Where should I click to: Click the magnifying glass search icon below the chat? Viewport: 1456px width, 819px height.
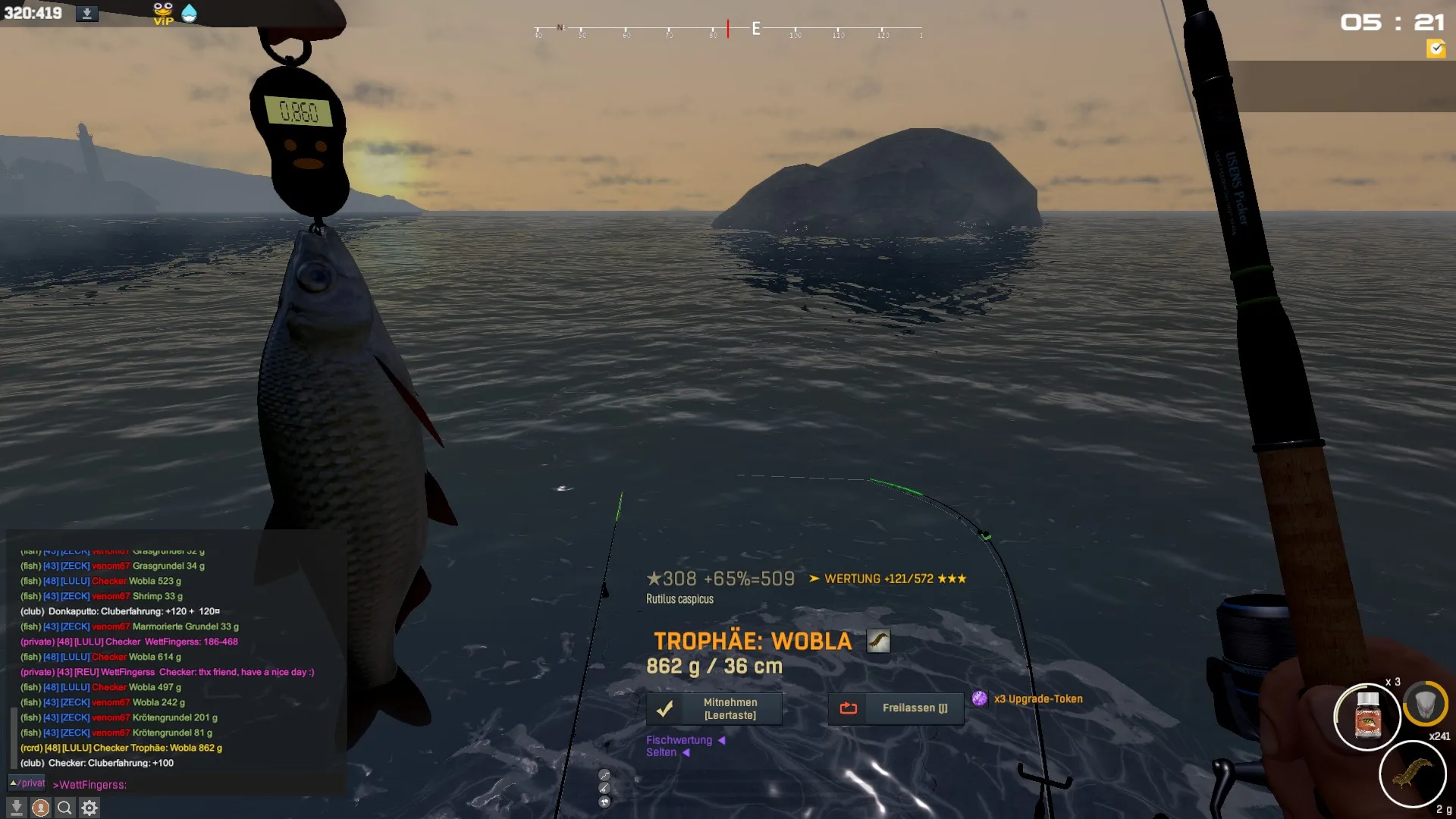65,808
